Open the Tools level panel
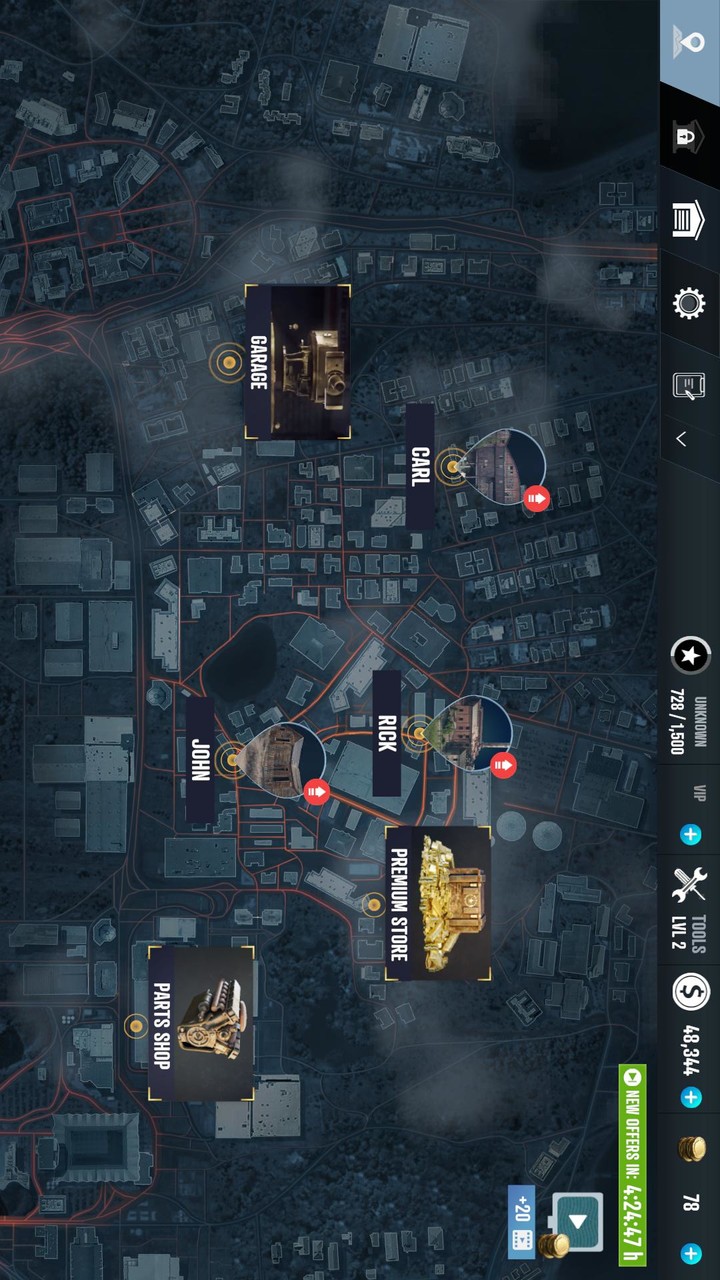The height and width of the screenshot is (1280, 720). click(689, 910)
